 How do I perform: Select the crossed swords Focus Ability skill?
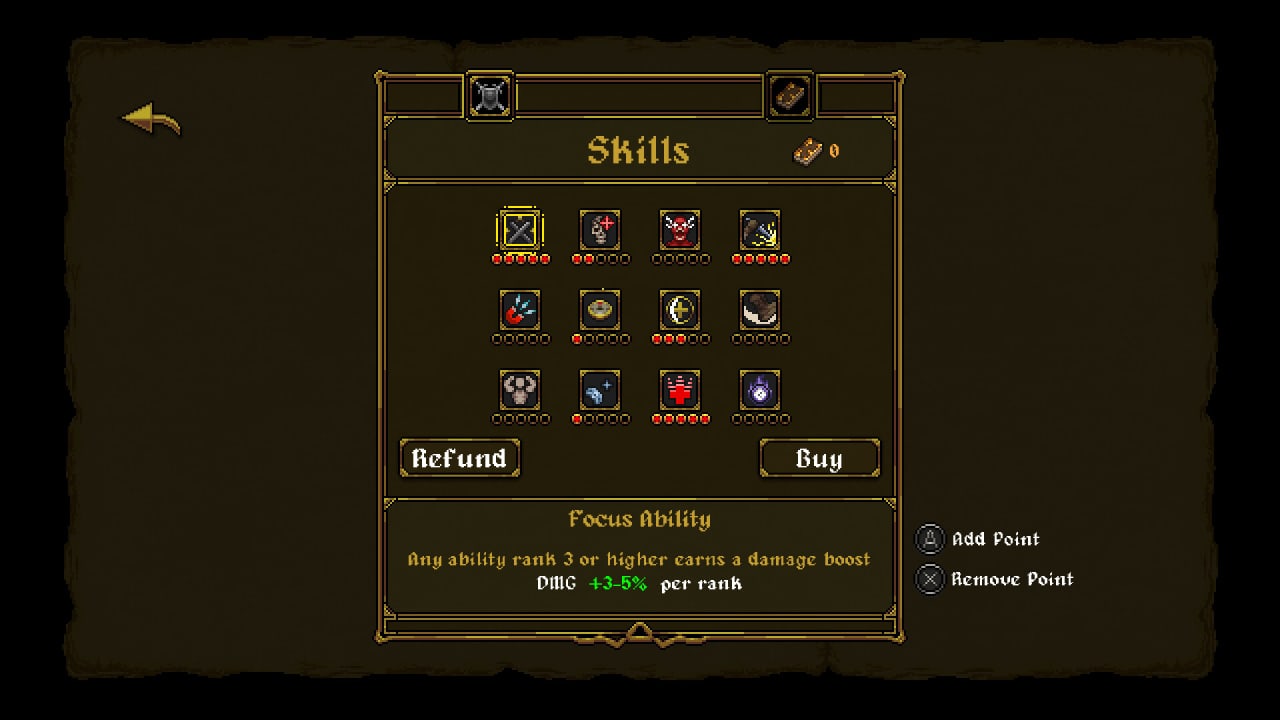[520, 230]
